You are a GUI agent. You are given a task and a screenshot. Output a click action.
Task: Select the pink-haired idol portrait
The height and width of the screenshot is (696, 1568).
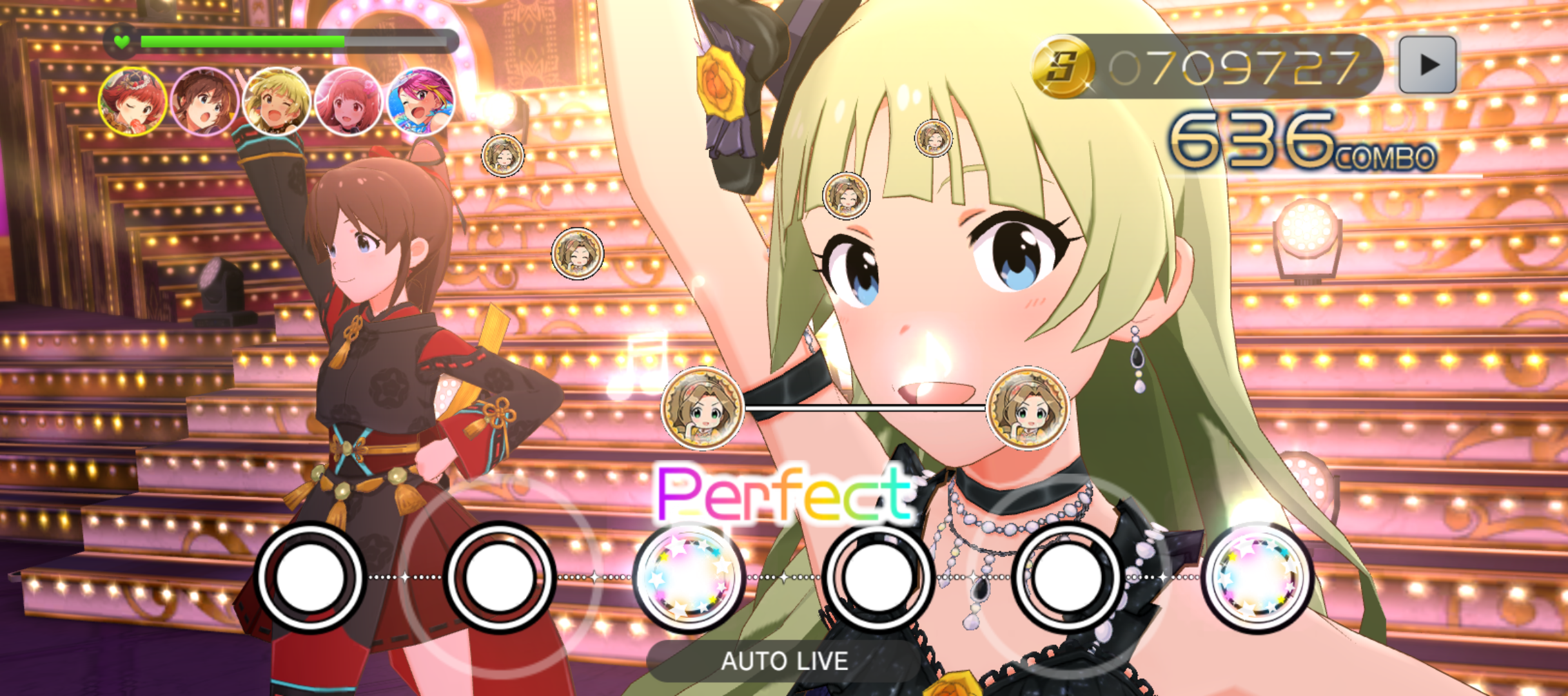(x=349, y=102)
